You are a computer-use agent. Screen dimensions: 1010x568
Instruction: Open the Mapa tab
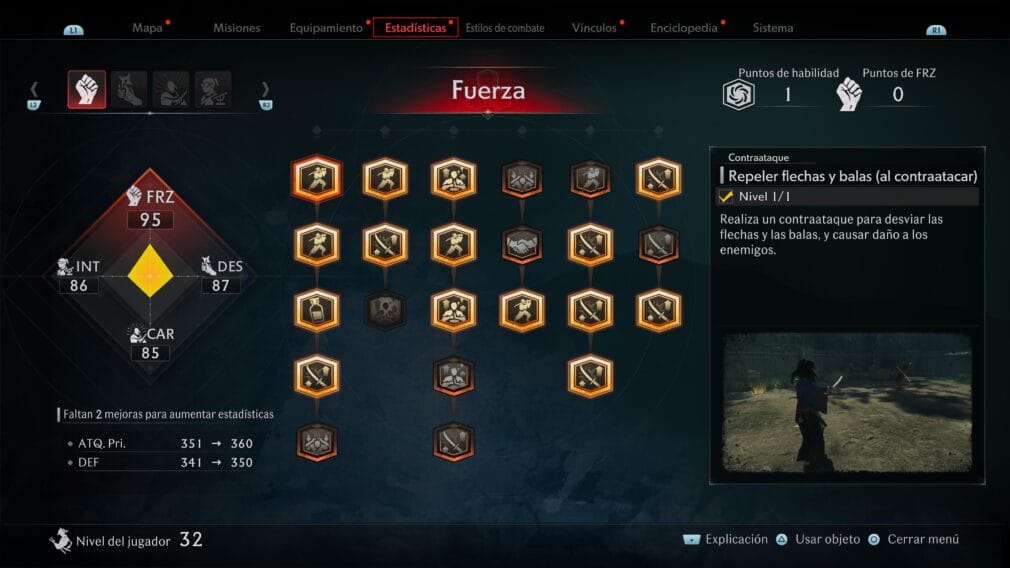[147, 28]
